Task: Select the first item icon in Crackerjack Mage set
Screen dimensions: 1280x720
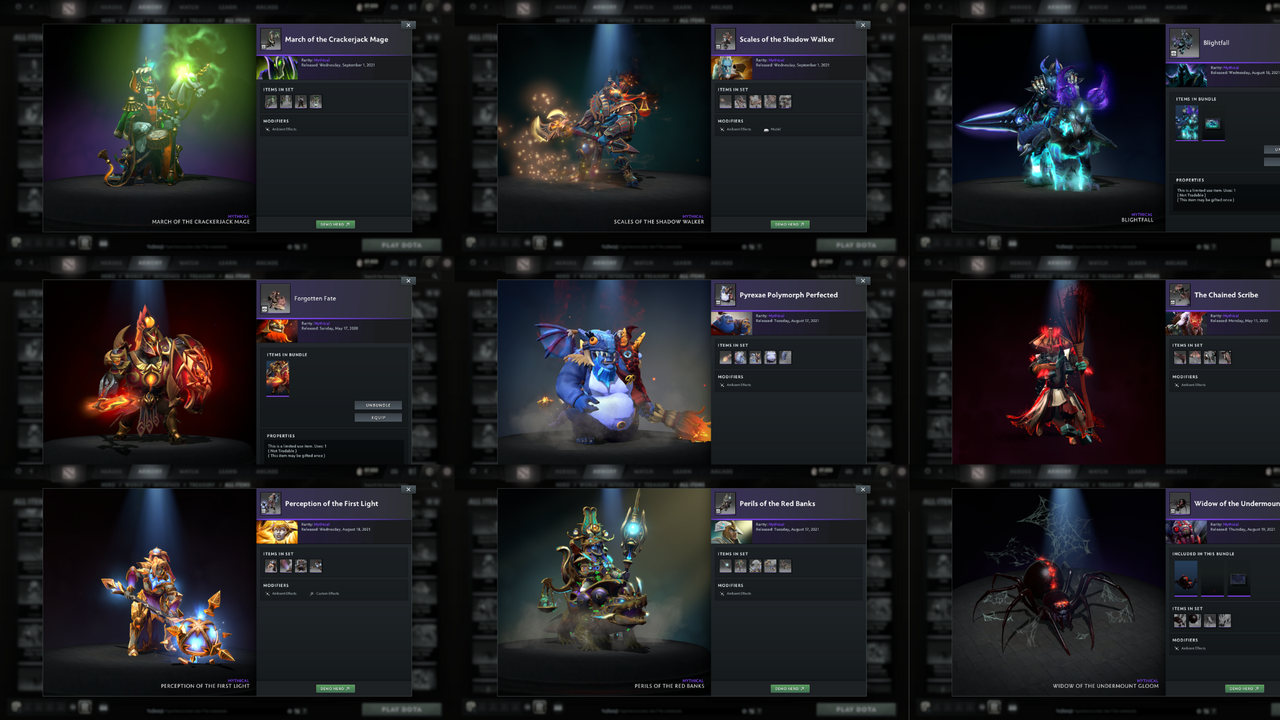Action: pyautogui.click(x=271, y=101)
